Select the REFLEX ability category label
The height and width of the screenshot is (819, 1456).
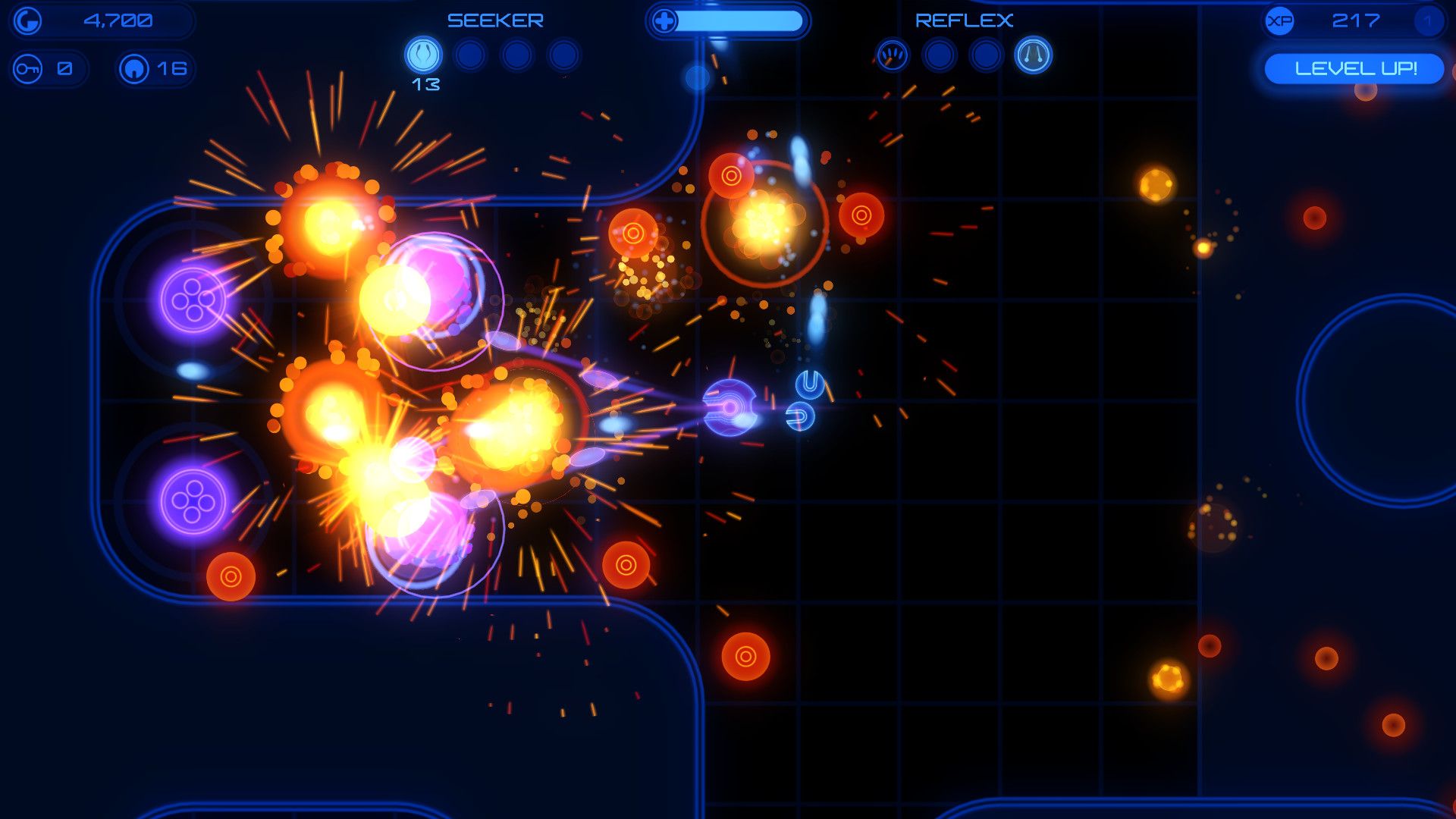pyautogui.click(x=965, y=20)
